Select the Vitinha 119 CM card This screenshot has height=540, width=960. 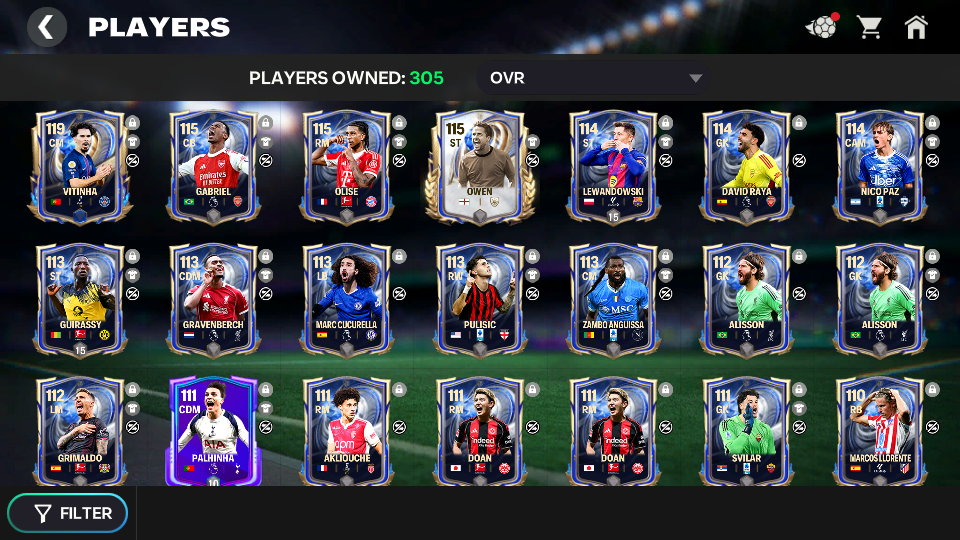tap(79, 165)
